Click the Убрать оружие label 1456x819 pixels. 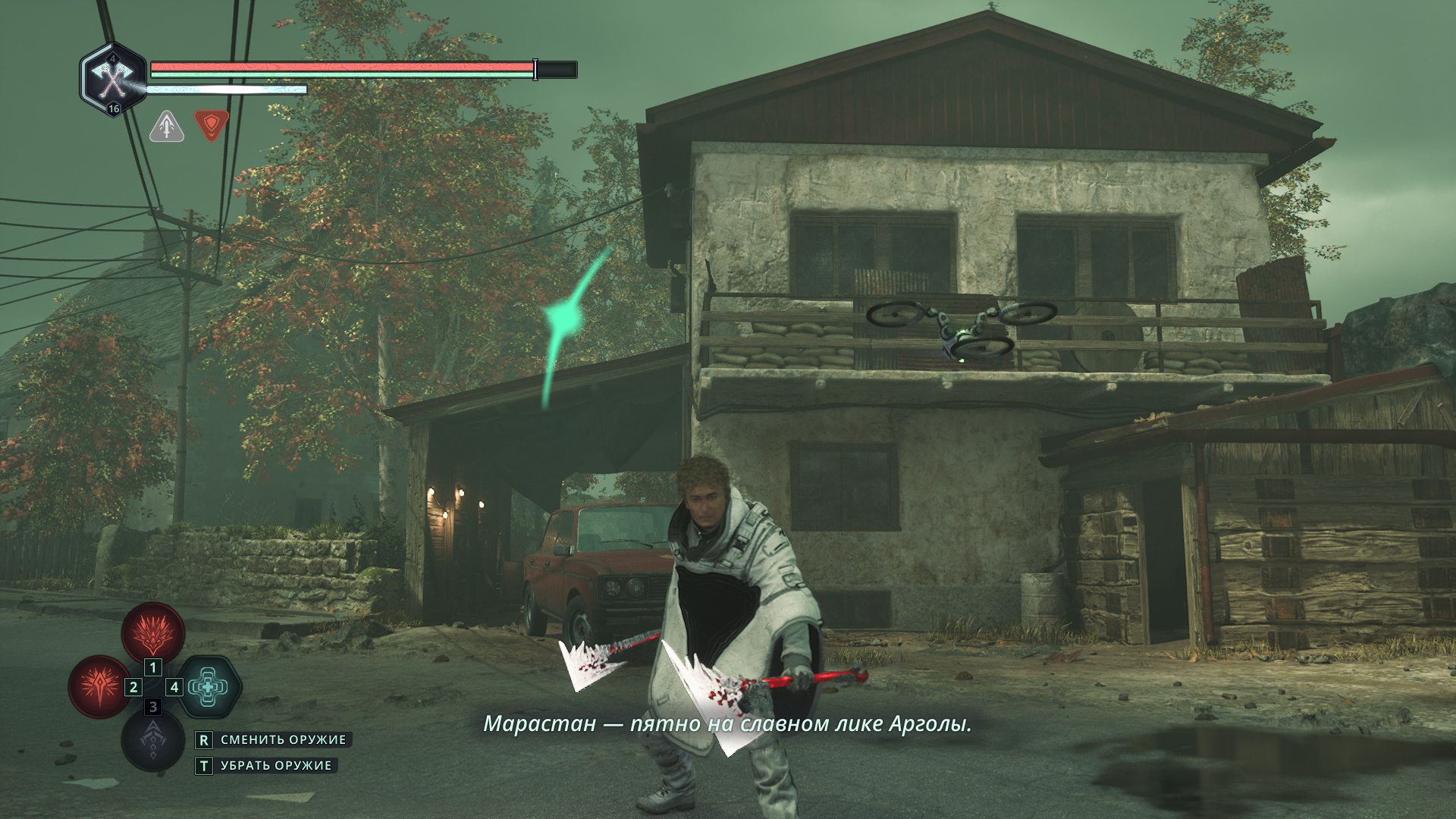pyautogui.click(x=276, y=766)
